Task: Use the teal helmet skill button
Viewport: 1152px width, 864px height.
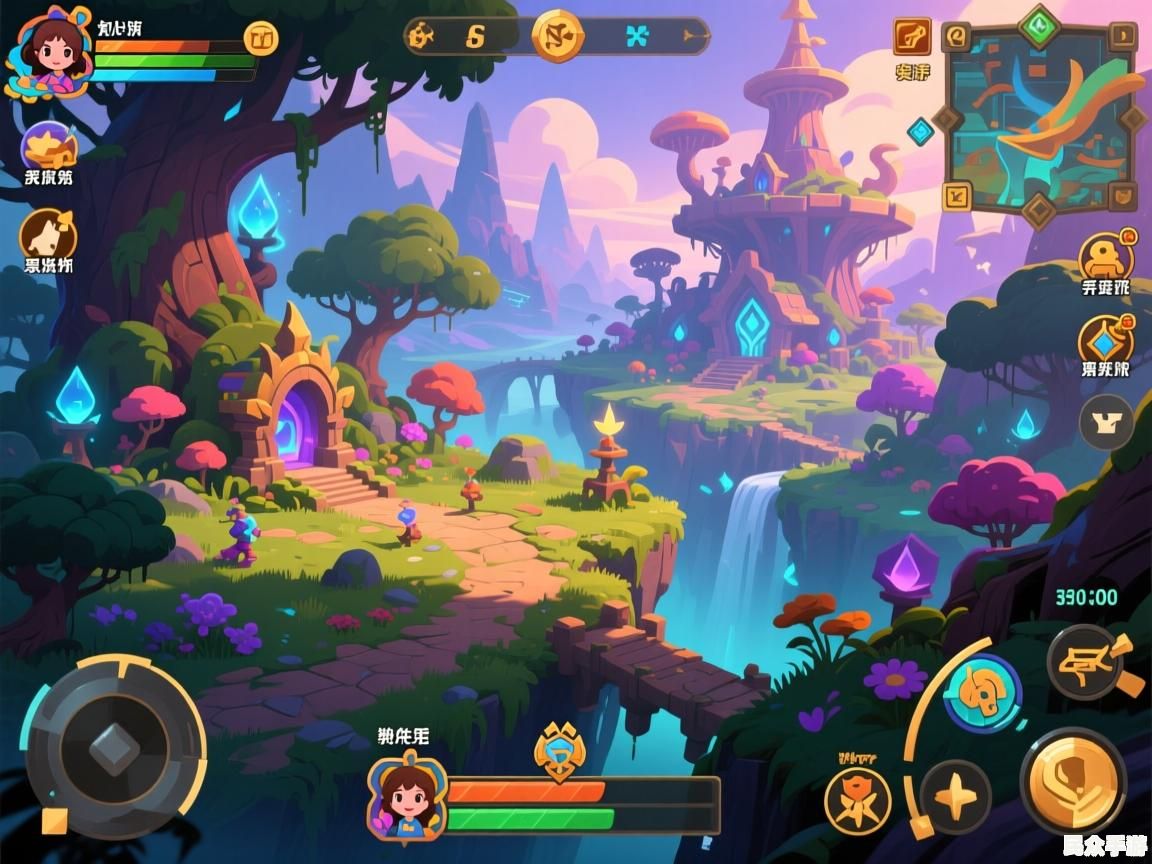Action: click(x=982, y=693)
